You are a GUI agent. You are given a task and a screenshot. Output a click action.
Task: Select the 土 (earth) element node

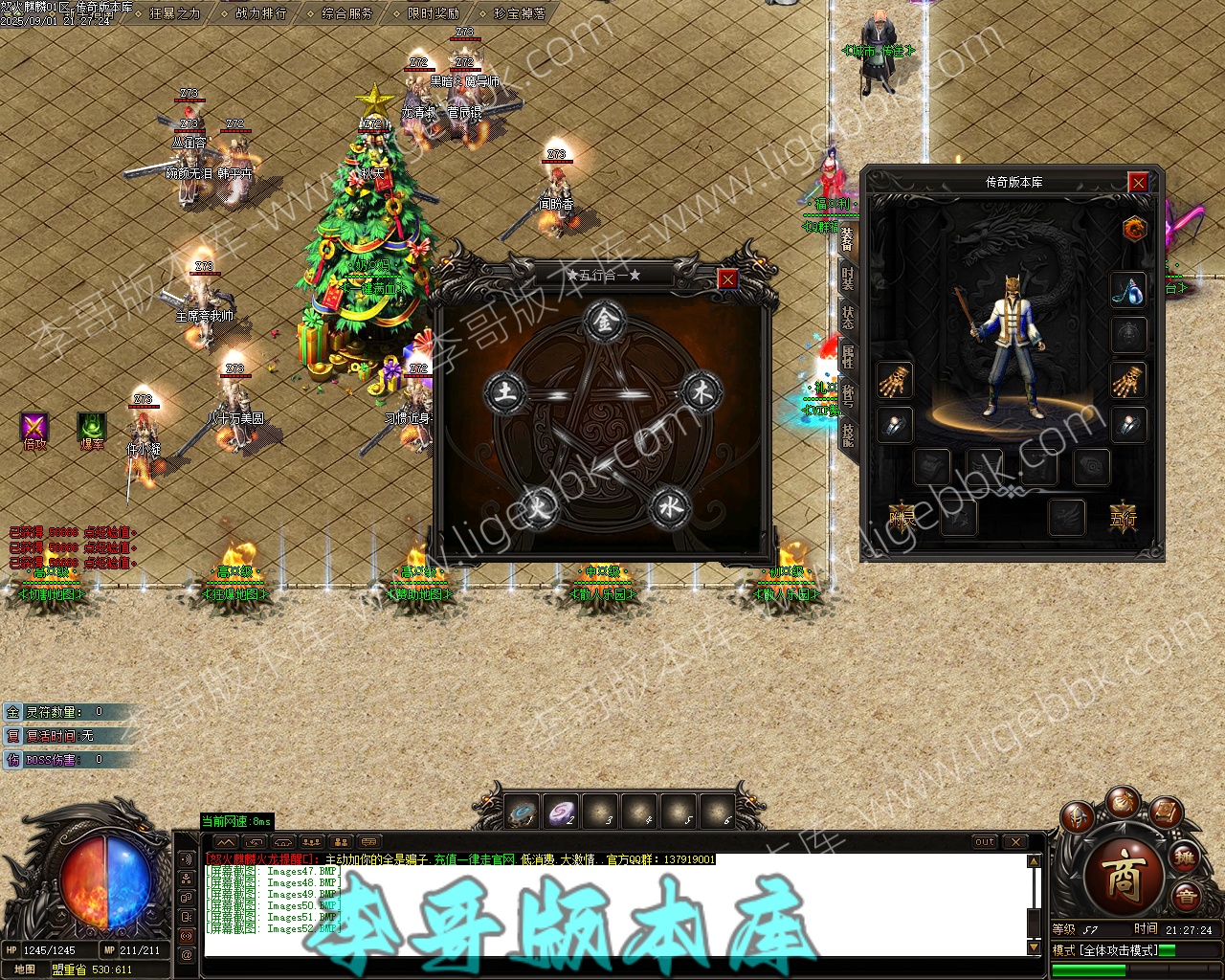[x=504, y=392]
